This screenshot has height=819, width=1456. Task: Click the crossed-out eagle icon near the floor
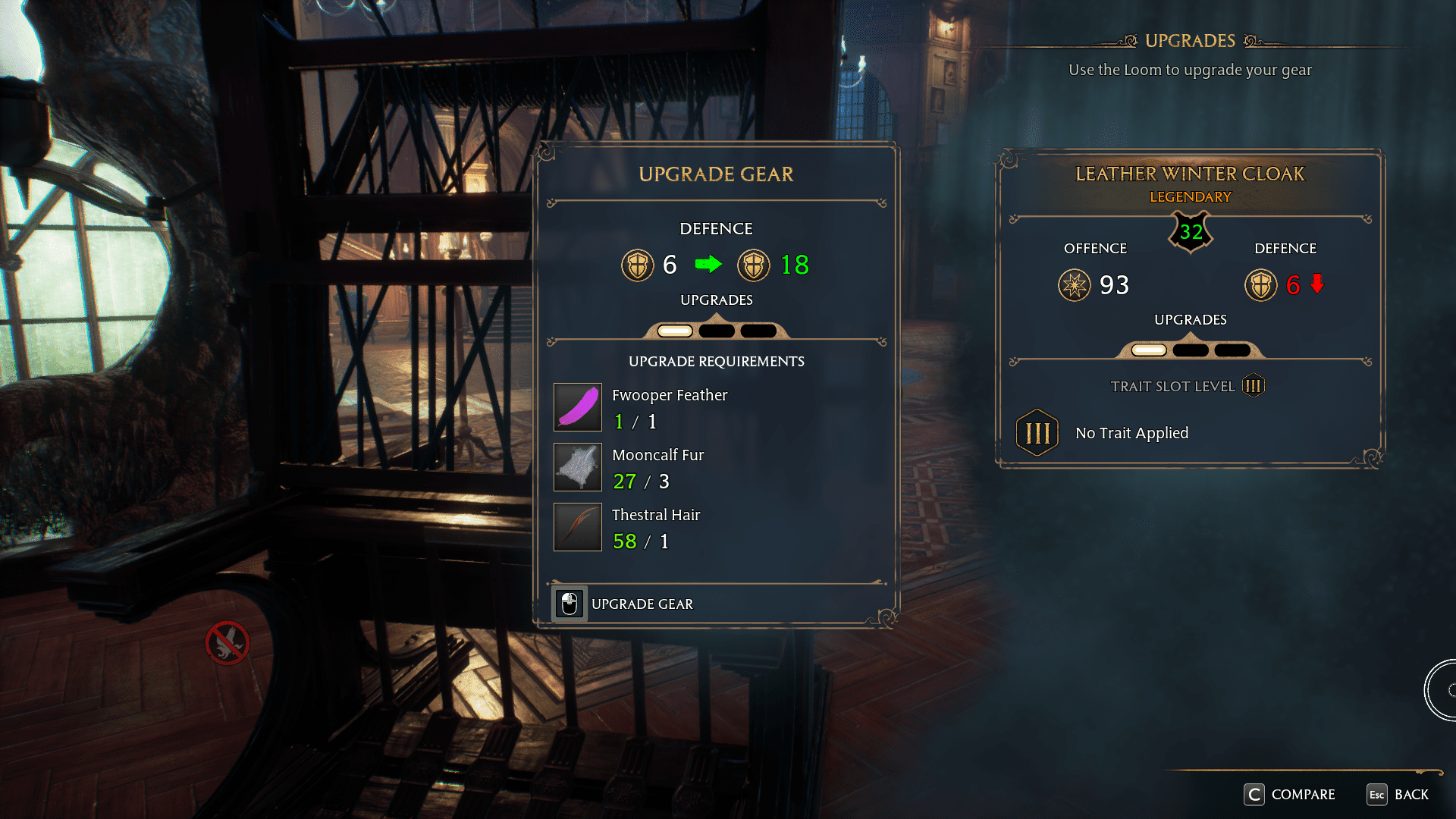point(227,642)
